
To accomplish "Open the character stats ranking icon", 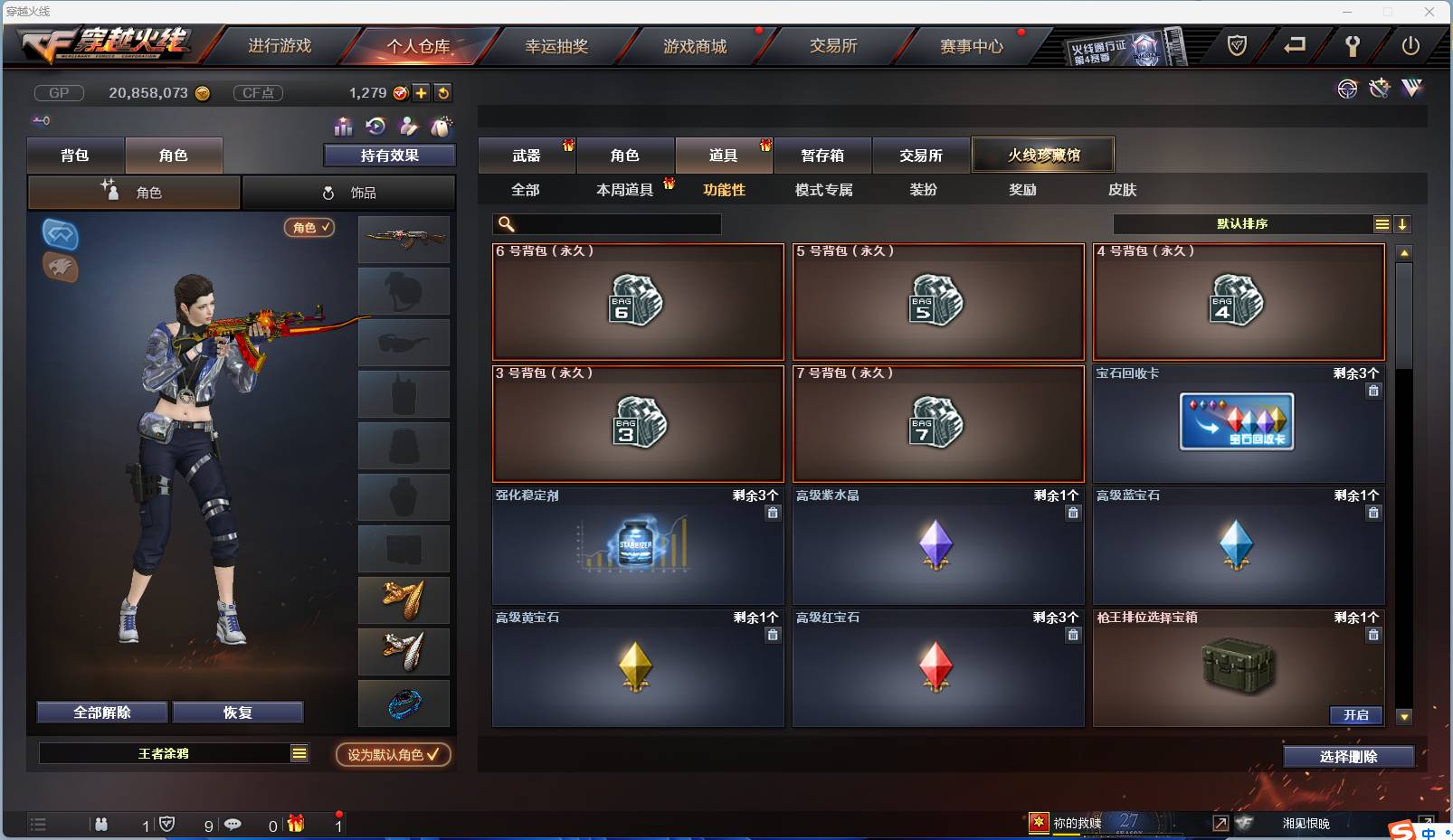I will tap(342, 126).
